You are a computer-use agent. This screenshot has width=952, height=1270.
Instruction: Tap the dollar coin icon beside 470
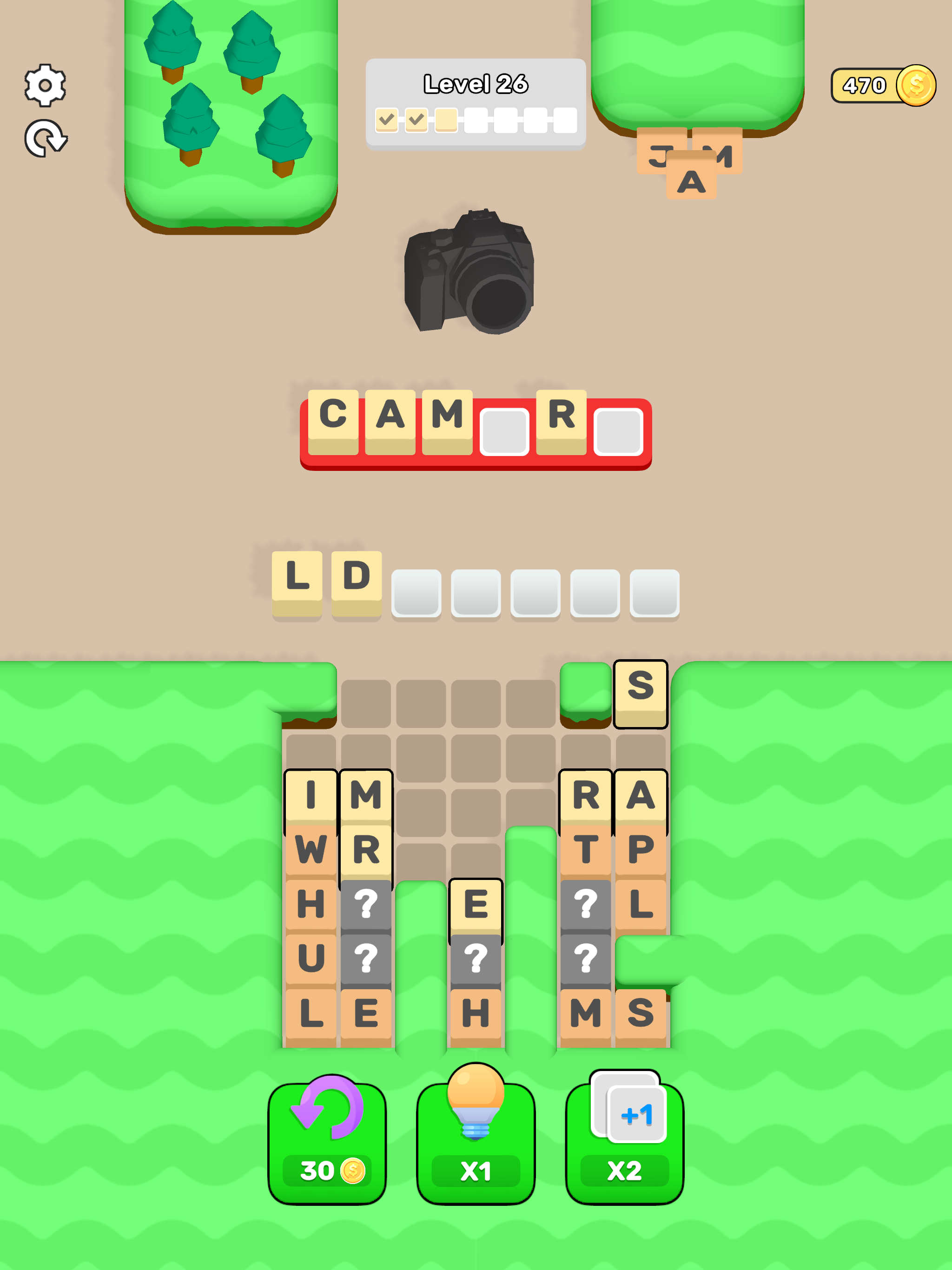pyautogui.click(x=915, y=85)
